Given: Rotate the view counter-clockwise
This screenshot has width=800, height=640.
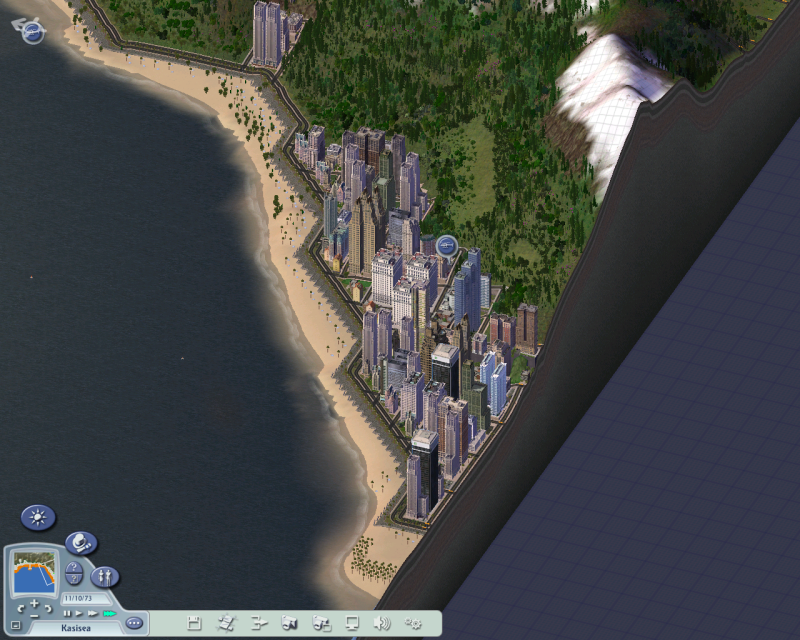Looking at the screenshot, I should (x=20, y=609).
